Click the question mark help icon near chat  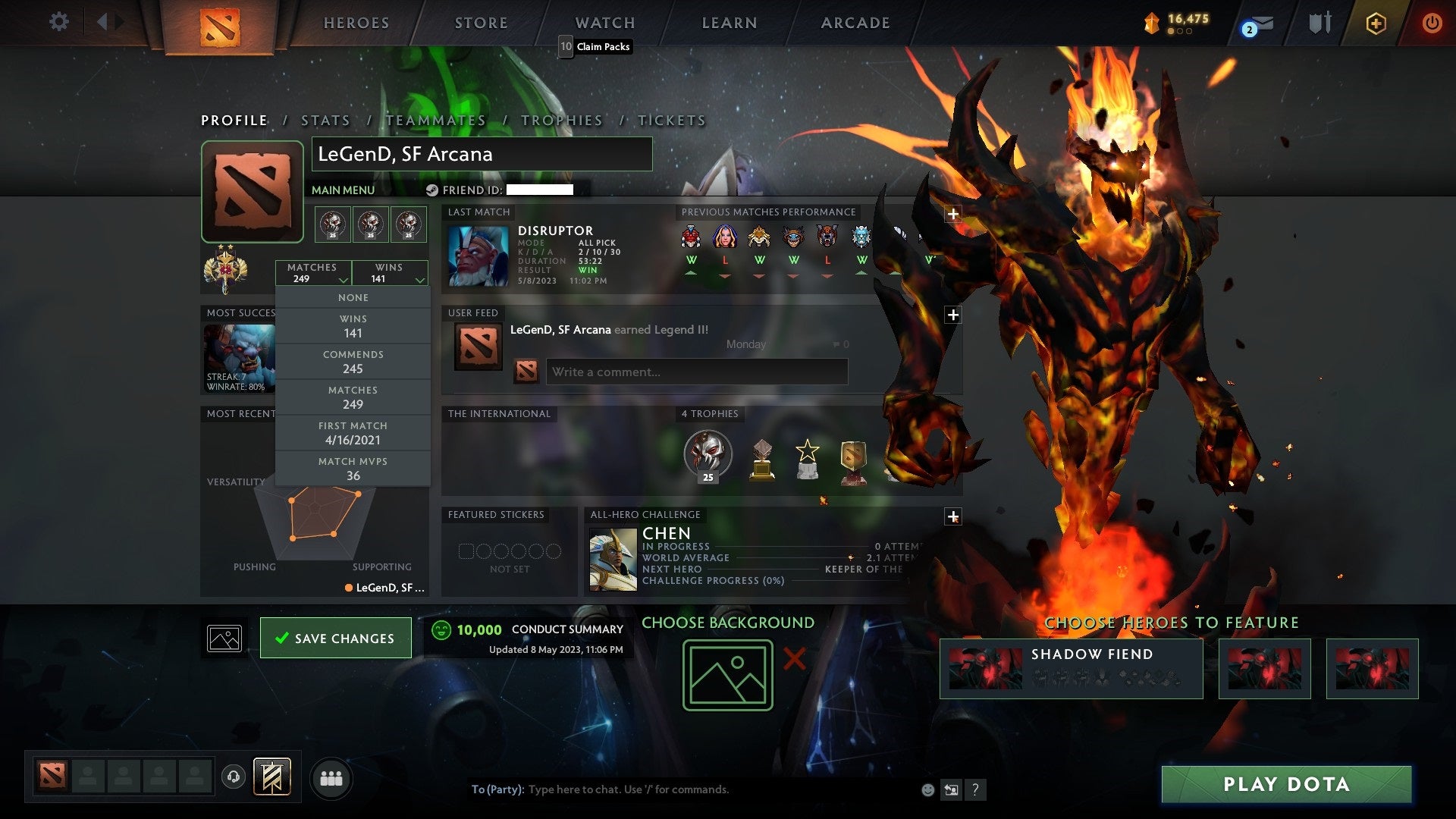coord(975,789)
